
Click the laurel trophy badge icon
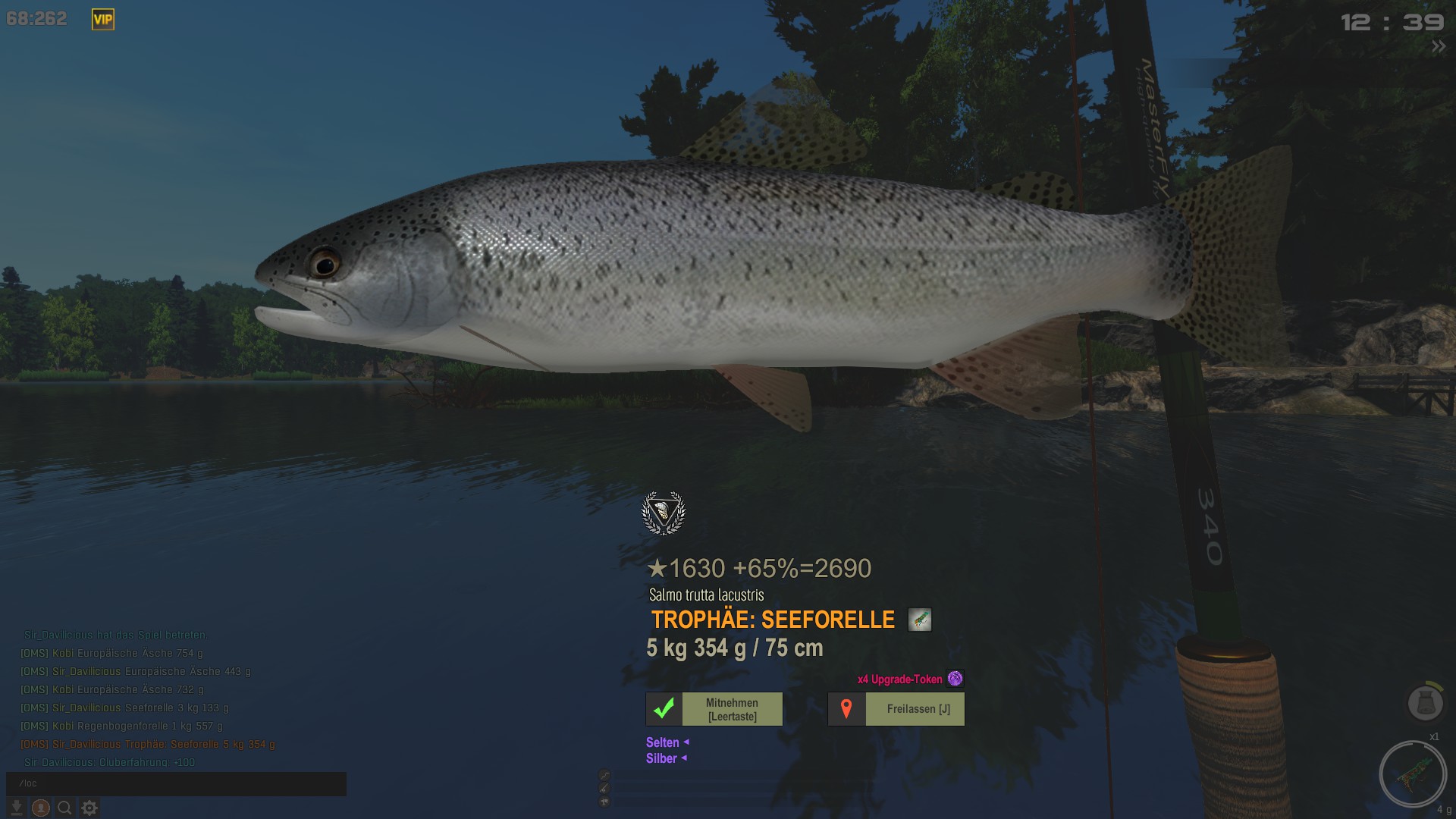click(664, 513)
